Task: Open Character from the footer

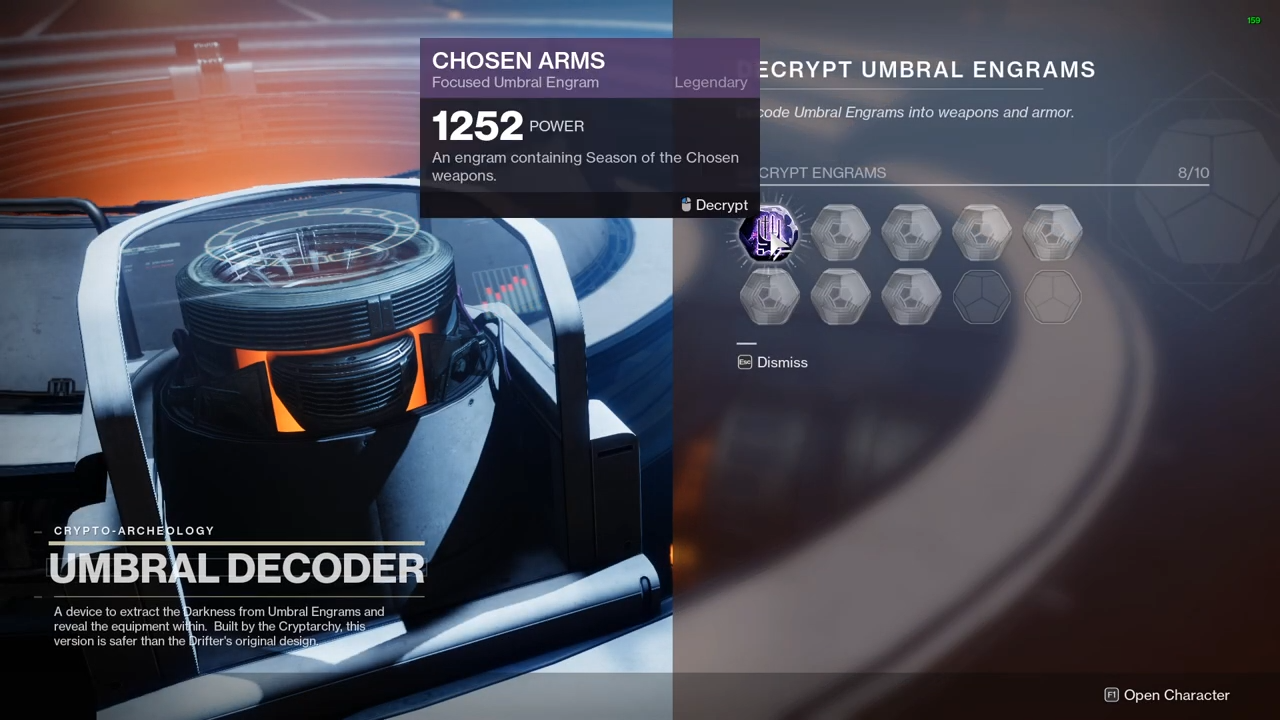Action: tap(1166, 695)
